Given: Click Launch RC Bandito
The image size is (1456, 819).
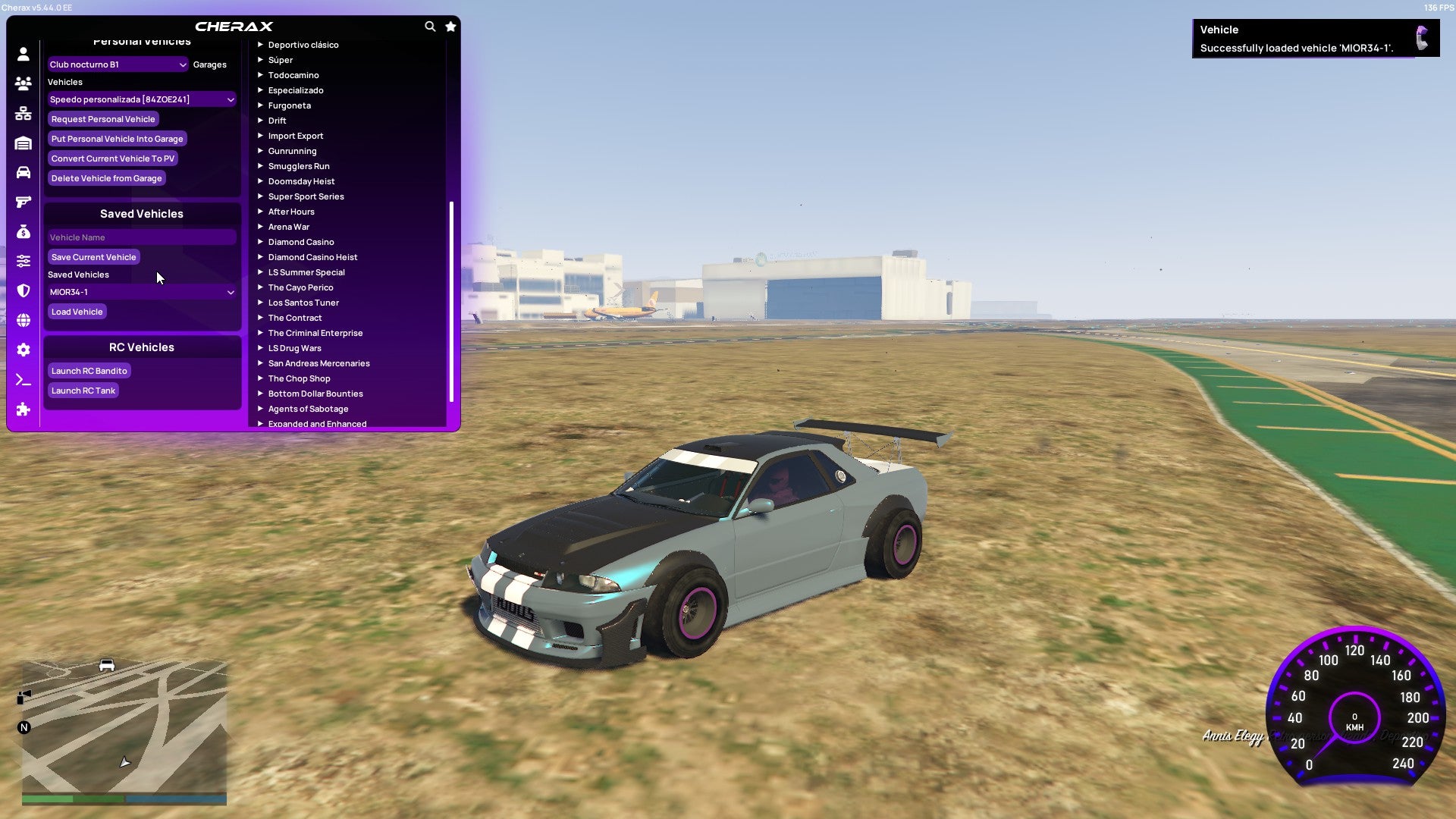Looking at the screenshot, I should (x=89, y=370).
